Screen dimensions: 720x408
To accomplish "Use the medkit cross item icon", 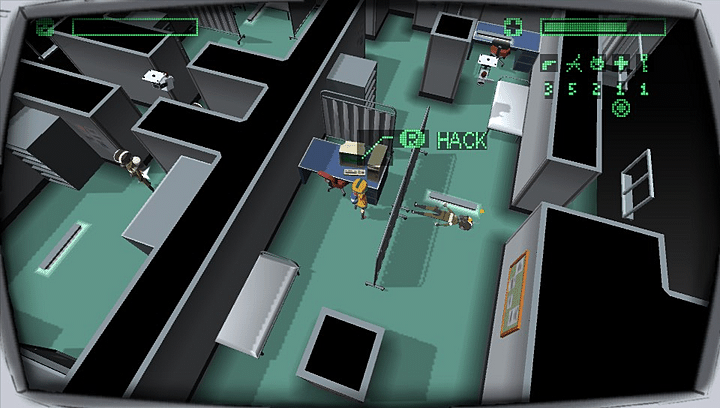I will pyautogui.click(x=621, y=66).
